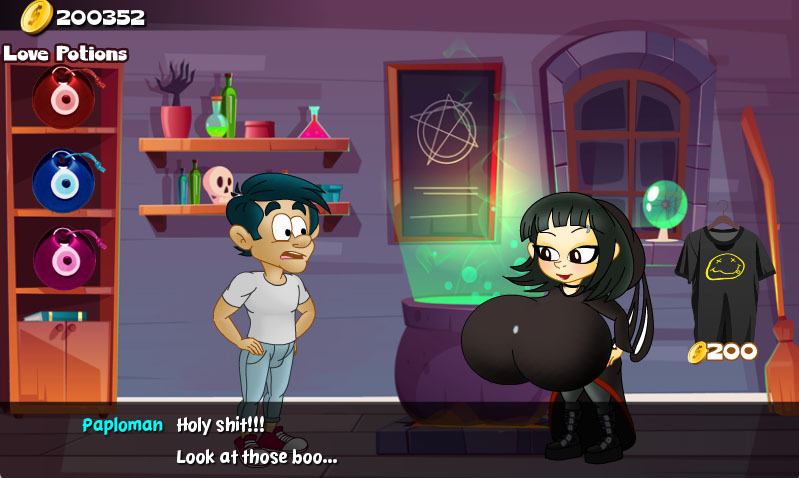
Task: Advance Paploman's dialogue text box
Action: (400, 440)
